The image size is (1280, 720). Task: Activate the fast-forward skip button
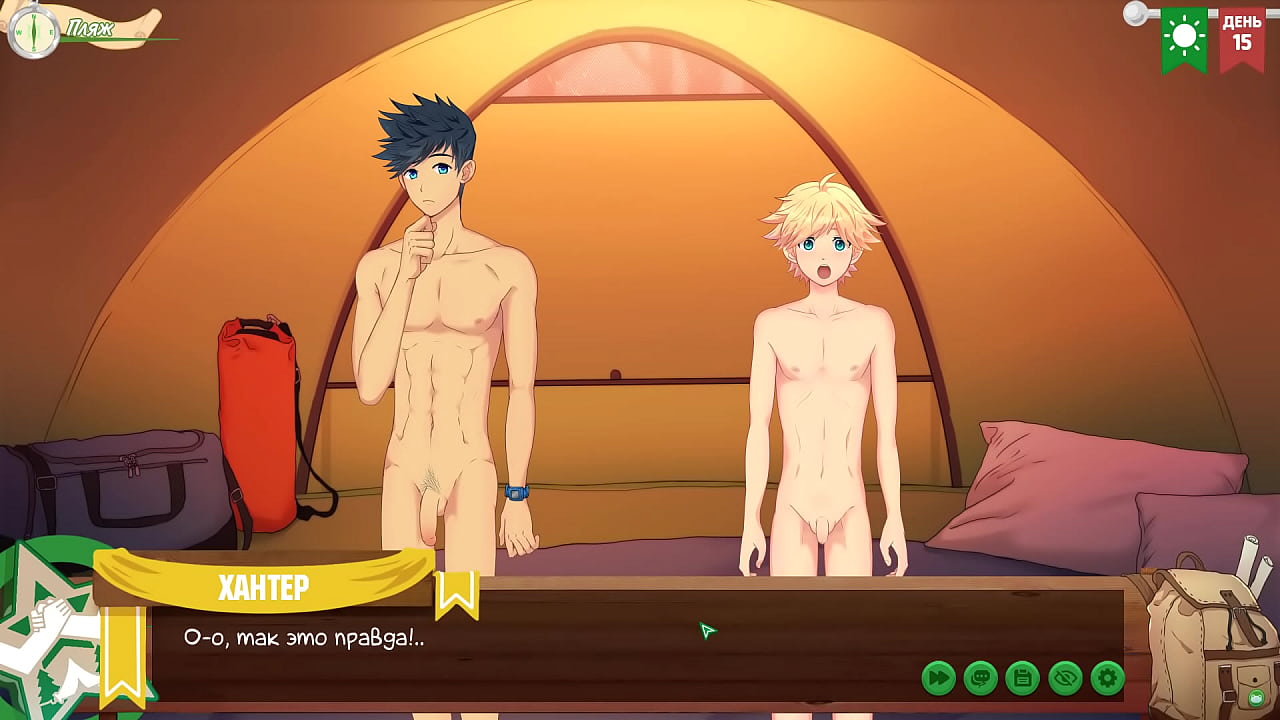(938, 678)
